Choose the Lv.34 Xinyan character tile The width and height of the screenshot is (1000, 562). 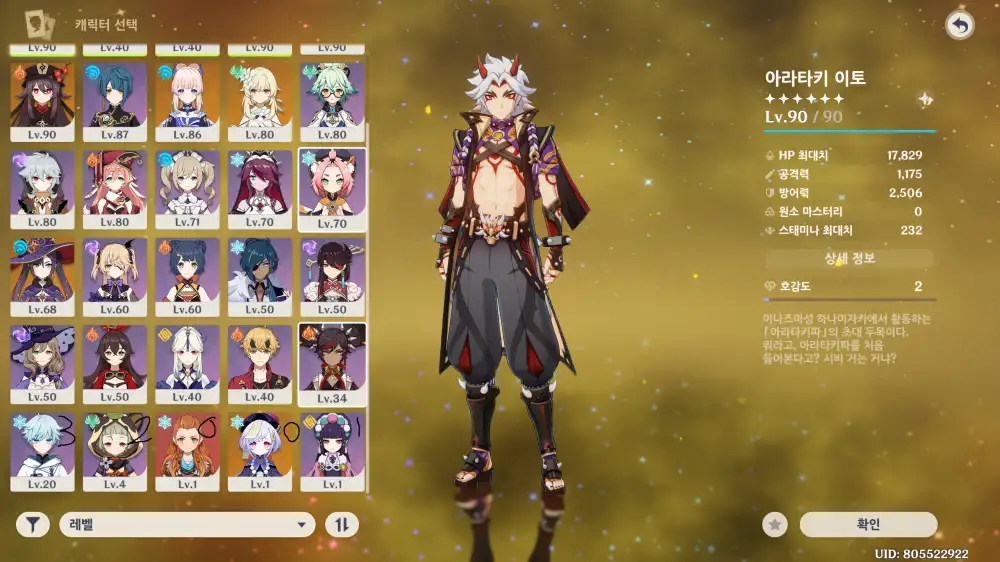(x=332, y=364)
